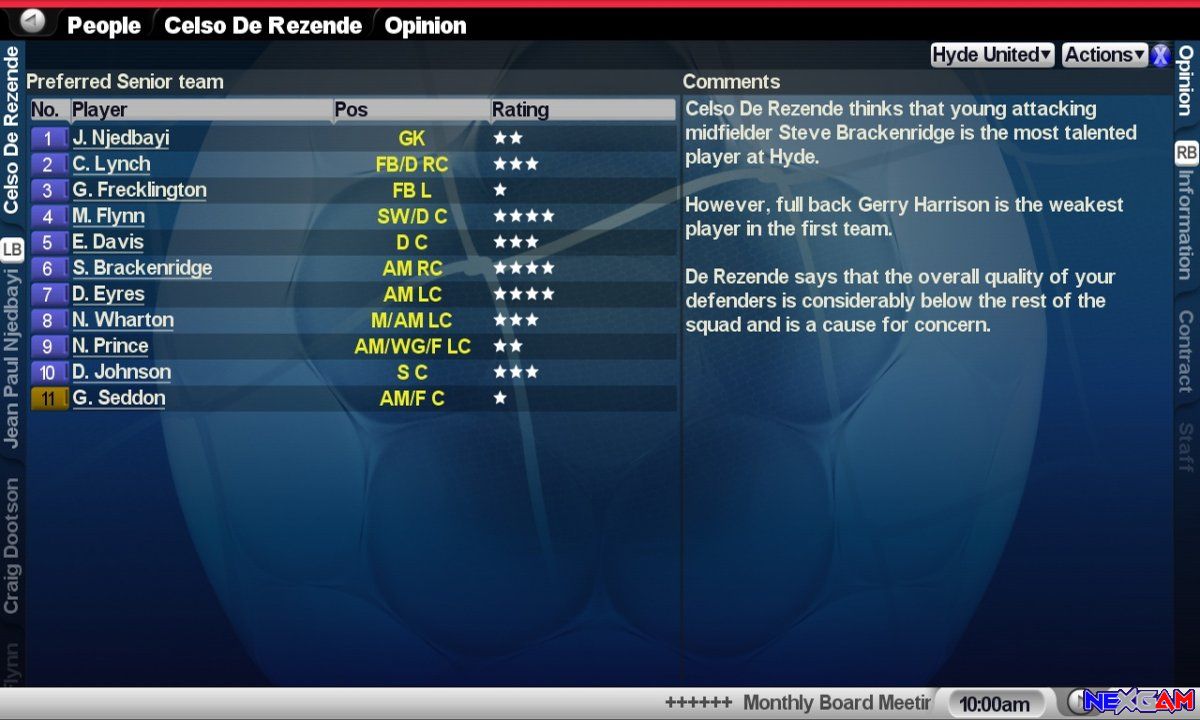Switch to the Contract tab
Viewport: 1200px width, 720px height.
click(x=1185, y=350)
